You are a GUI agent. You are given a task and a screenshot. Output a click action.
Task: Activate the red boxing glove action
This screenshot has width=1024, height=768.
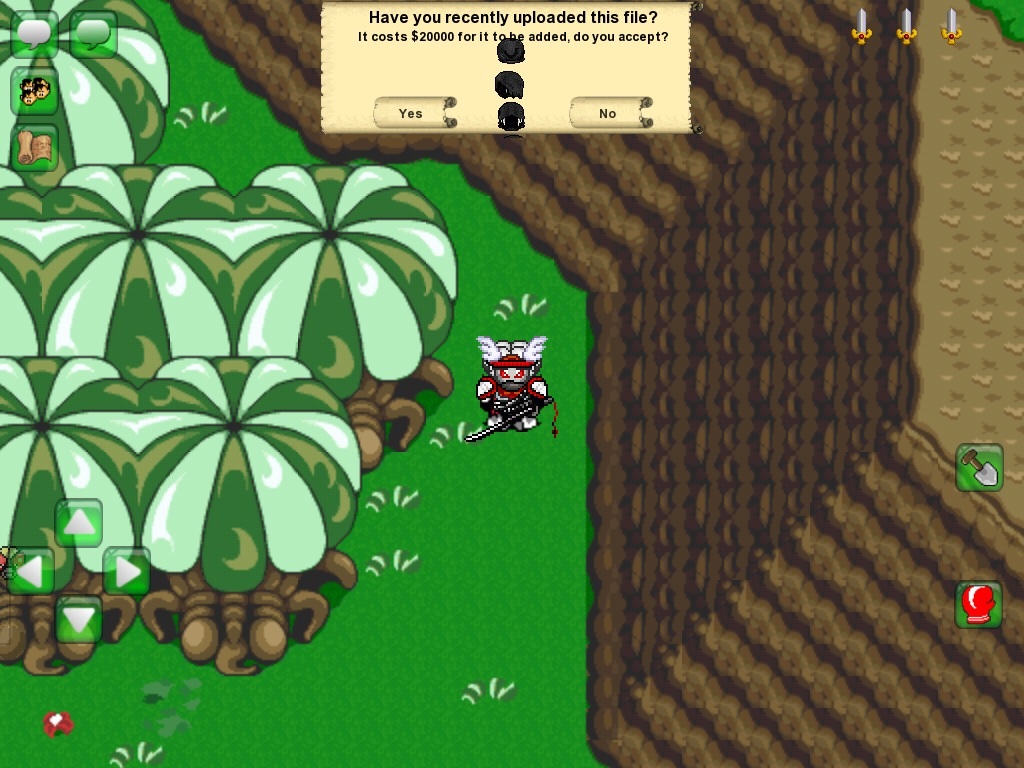pyautogui.click(x=979, y=604)
